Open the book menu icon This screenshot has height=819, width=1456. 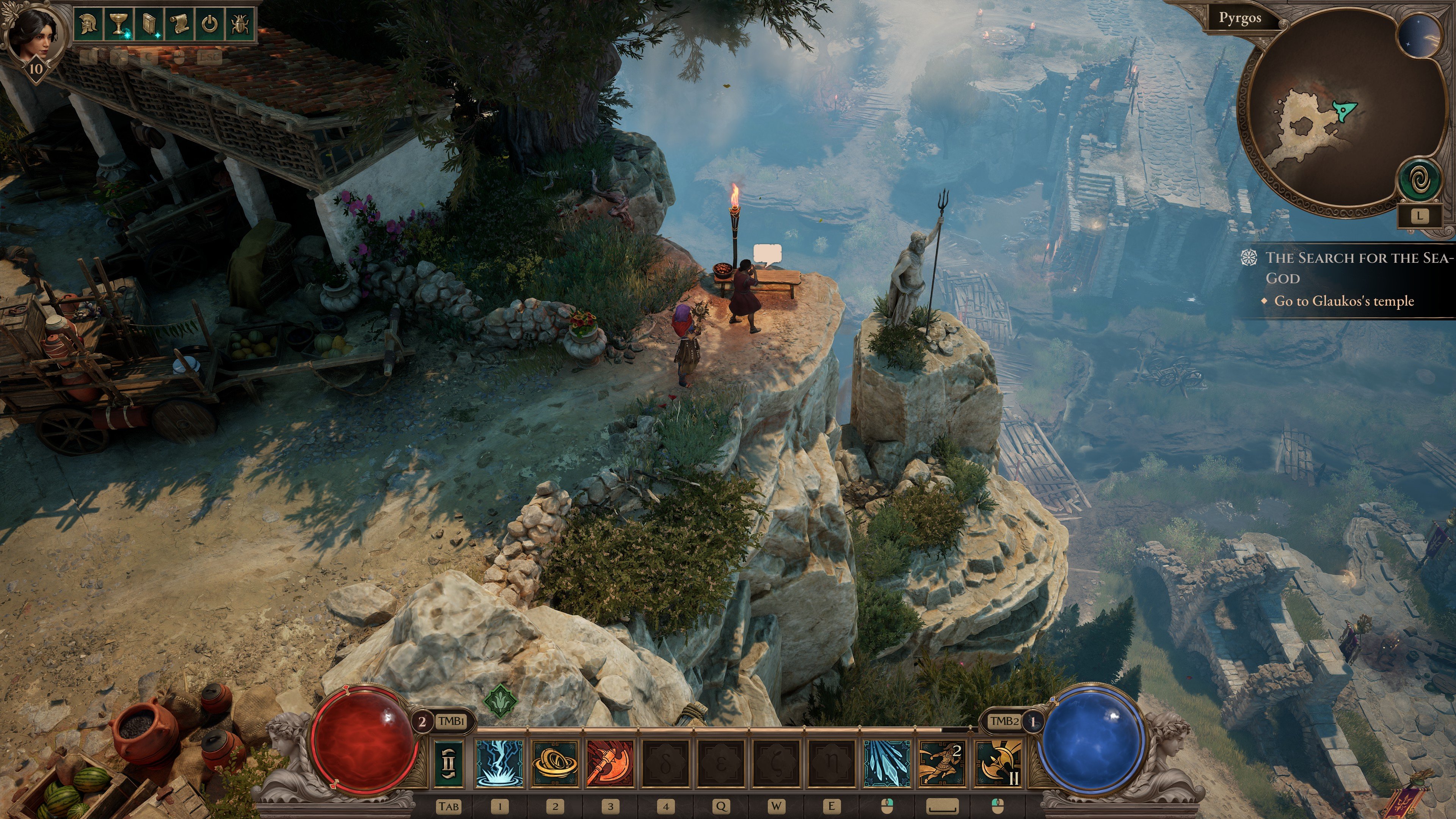pyautogui.click(x=149, y=25)
